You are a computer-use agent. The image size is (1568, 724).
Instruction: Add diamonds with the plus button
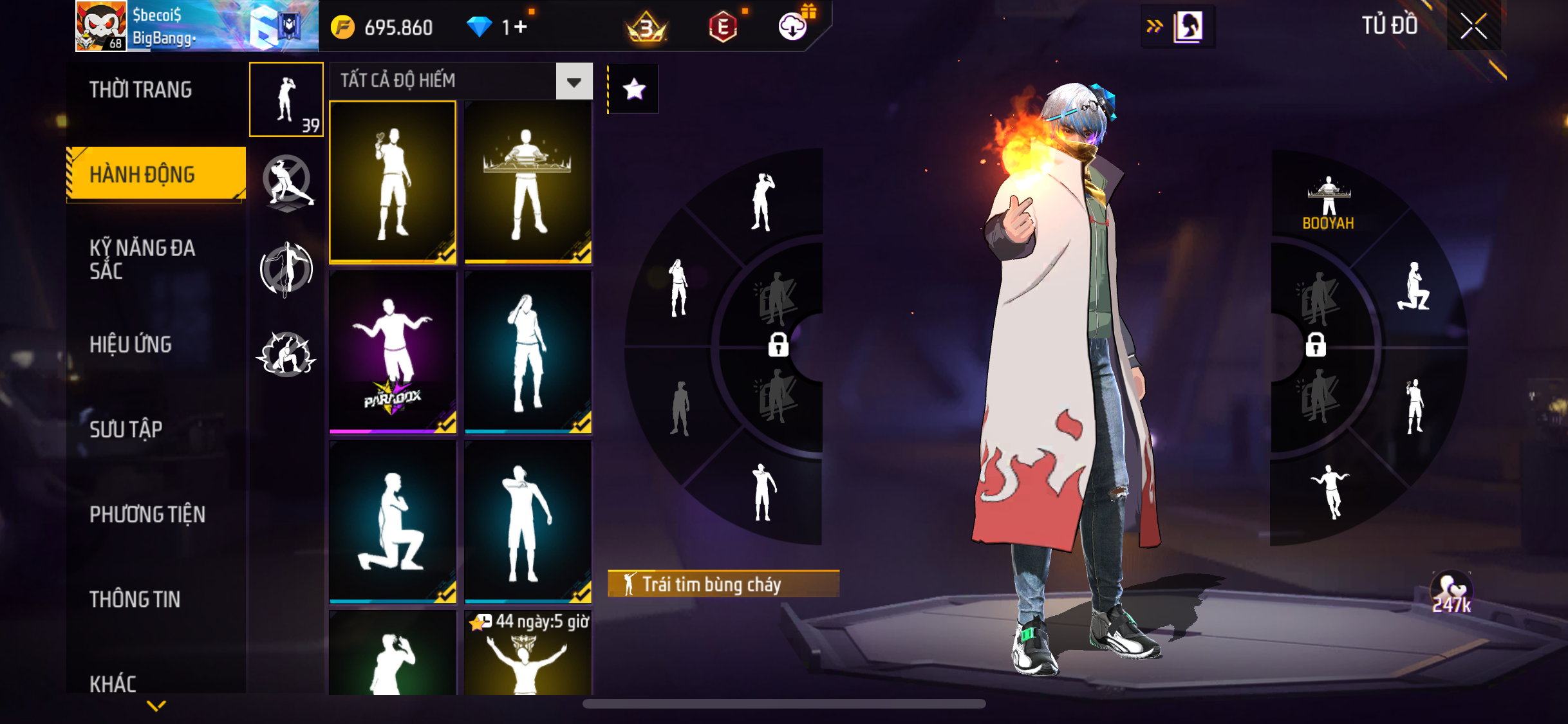pyautogui.click(x=520, y=27)
